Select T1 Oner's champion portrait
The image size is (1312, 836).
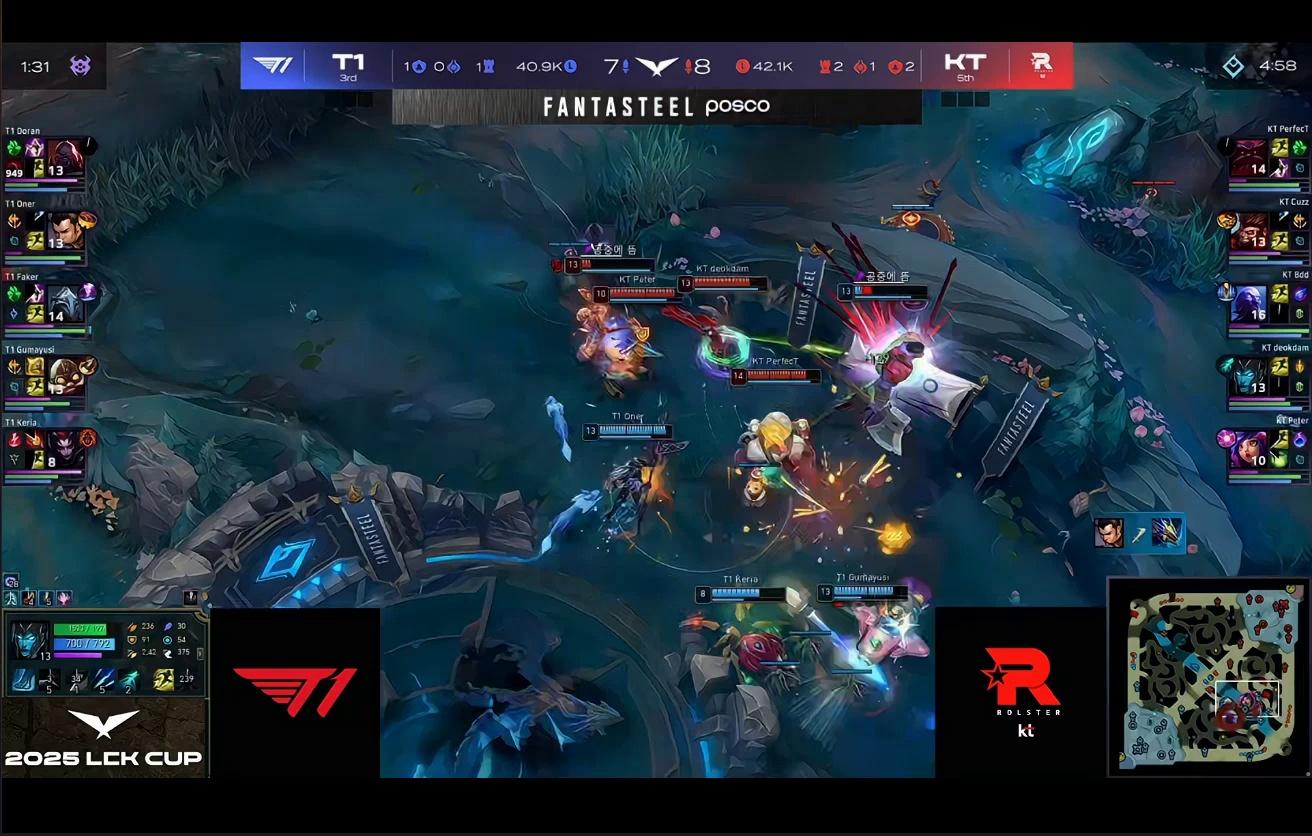point(63,229)
